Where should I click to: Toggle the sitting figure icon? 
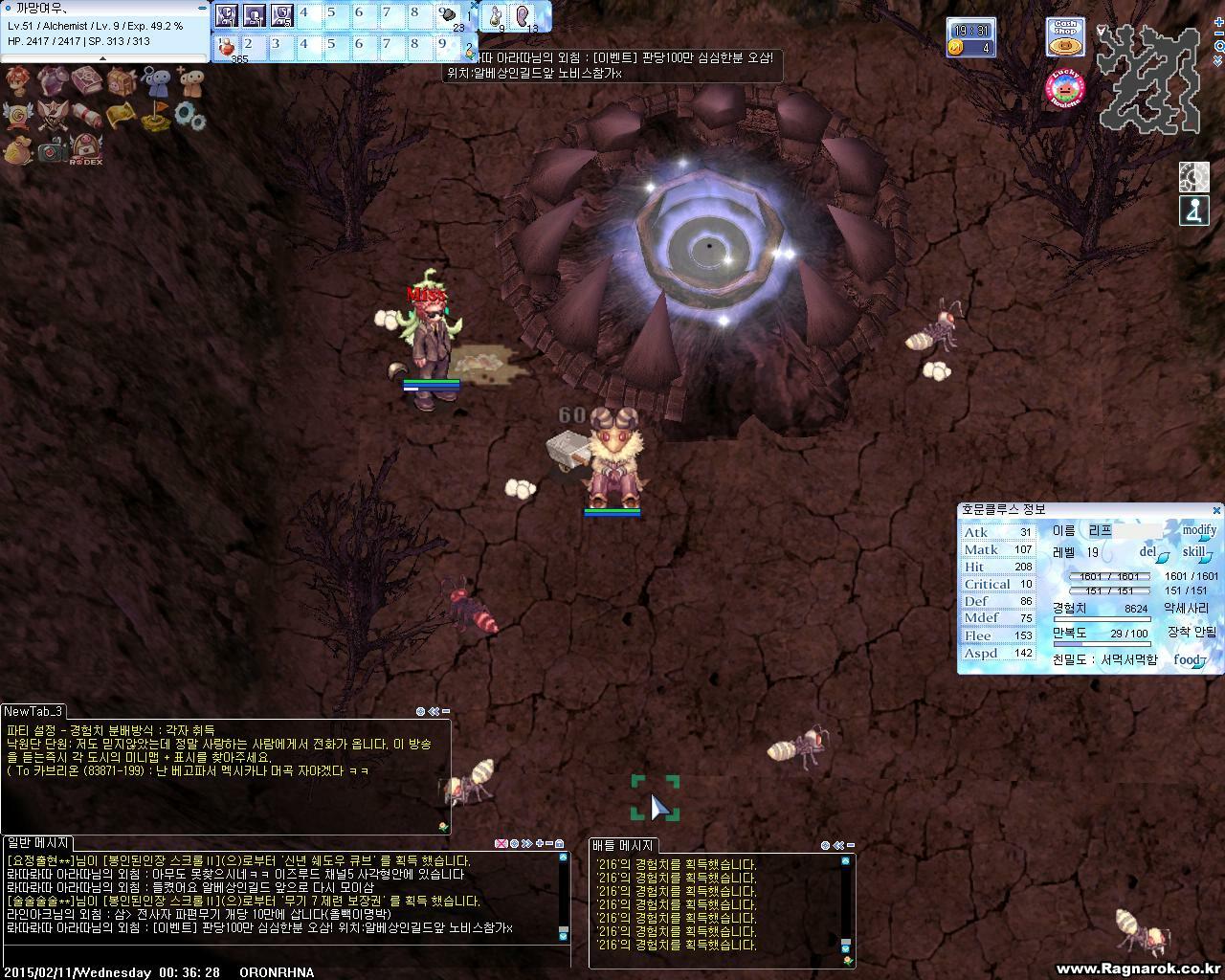(x=1193, y=212)
